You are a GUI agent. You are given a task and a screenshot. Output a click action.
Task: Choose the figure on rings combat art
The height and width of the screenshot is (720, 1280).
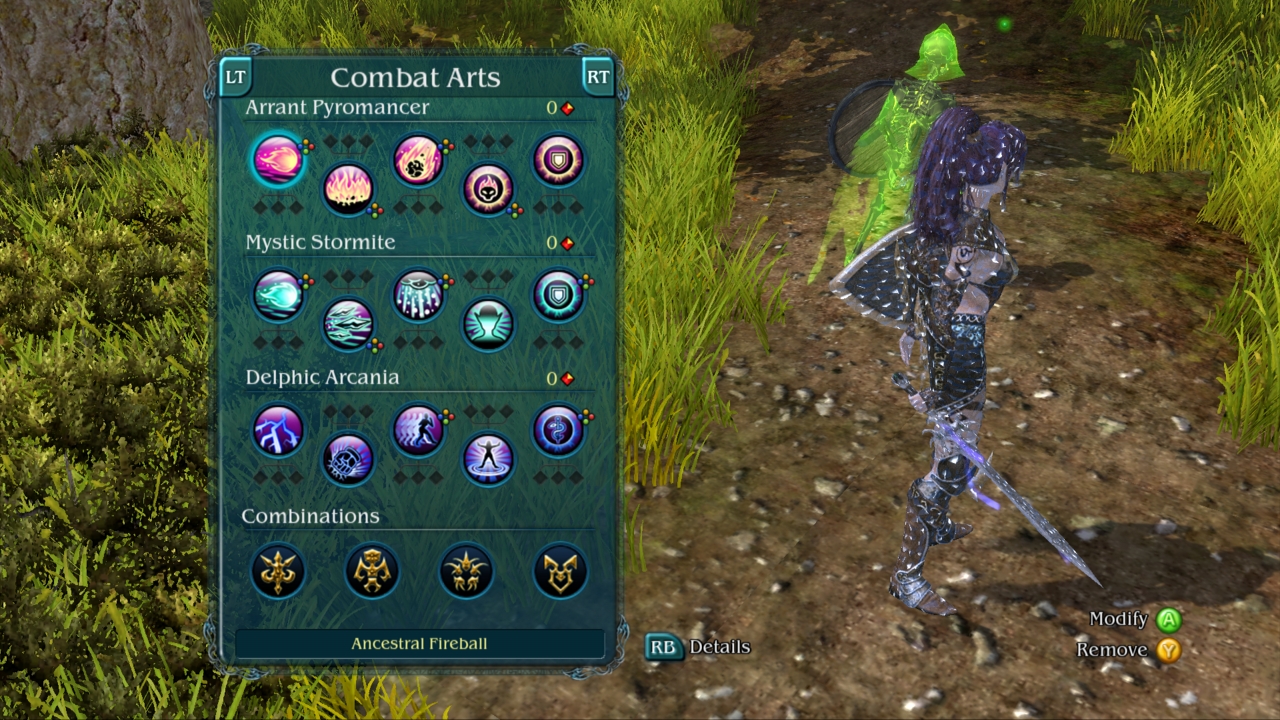(x=488, y=459)
